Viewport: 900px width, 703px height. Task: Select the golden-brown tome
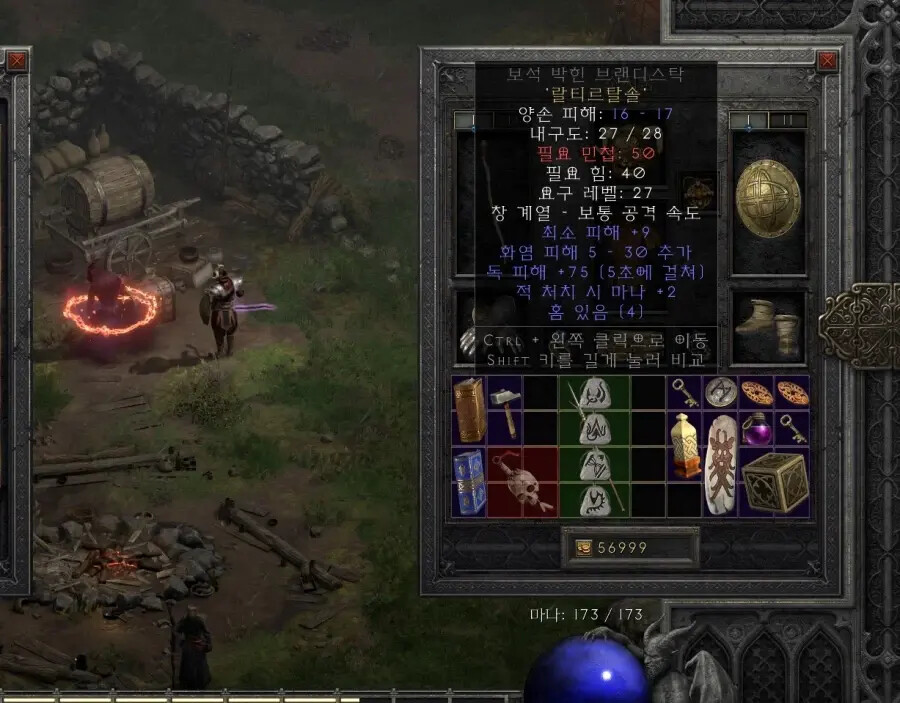pyautogui.click(x=468, y=410)
